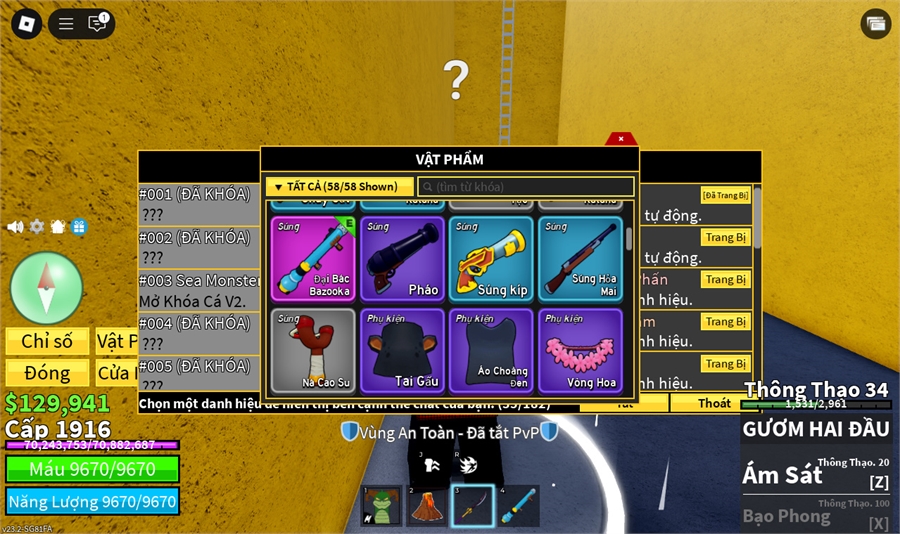Select the Pháo cannon item

click(402, 259)
